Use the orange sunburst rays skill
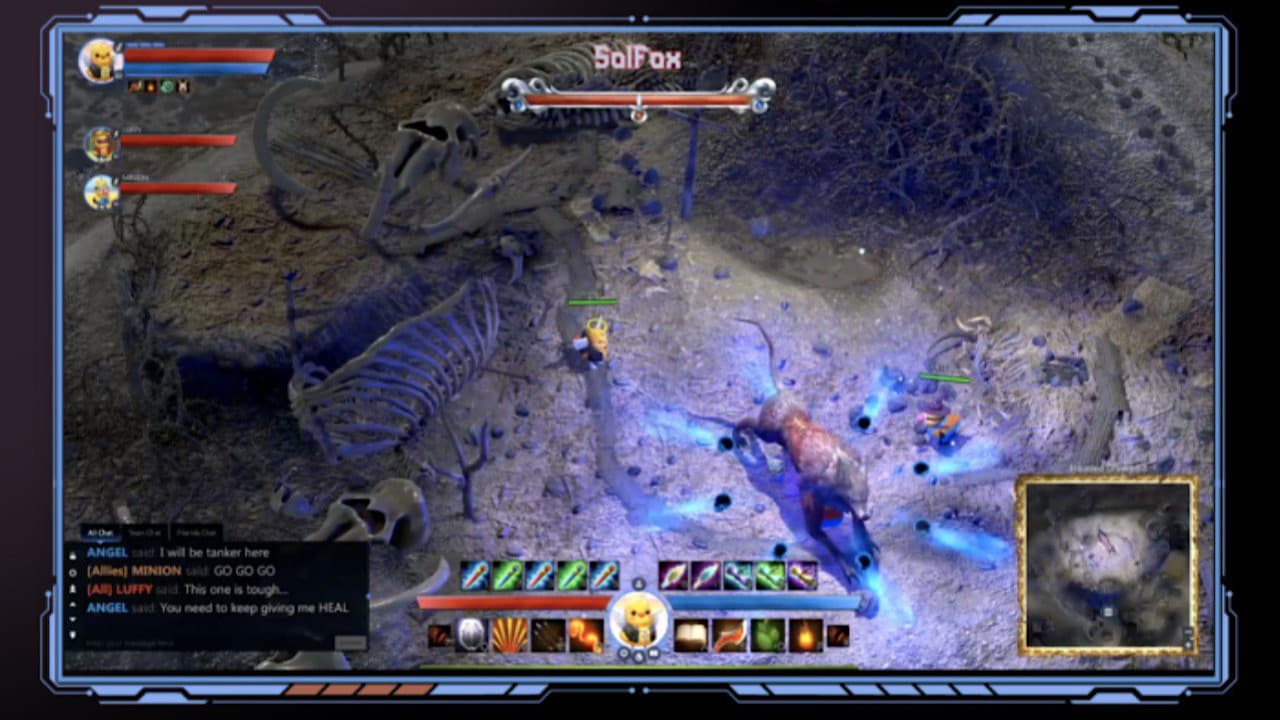This screenshot has width=1280, height=720. 509,635
